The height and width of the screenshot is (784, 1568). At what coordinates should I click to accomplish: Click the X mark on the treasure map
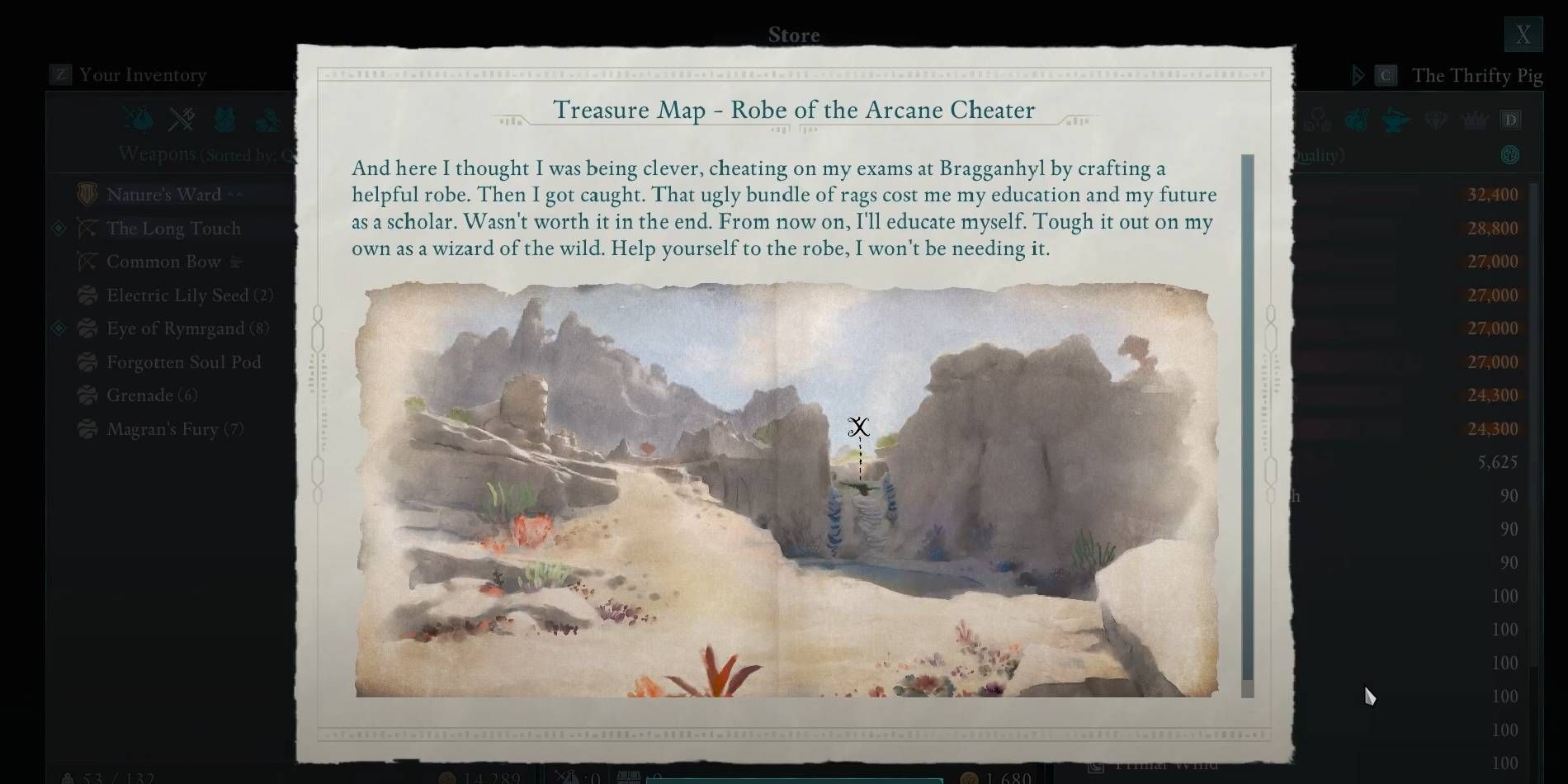(859, 427)
